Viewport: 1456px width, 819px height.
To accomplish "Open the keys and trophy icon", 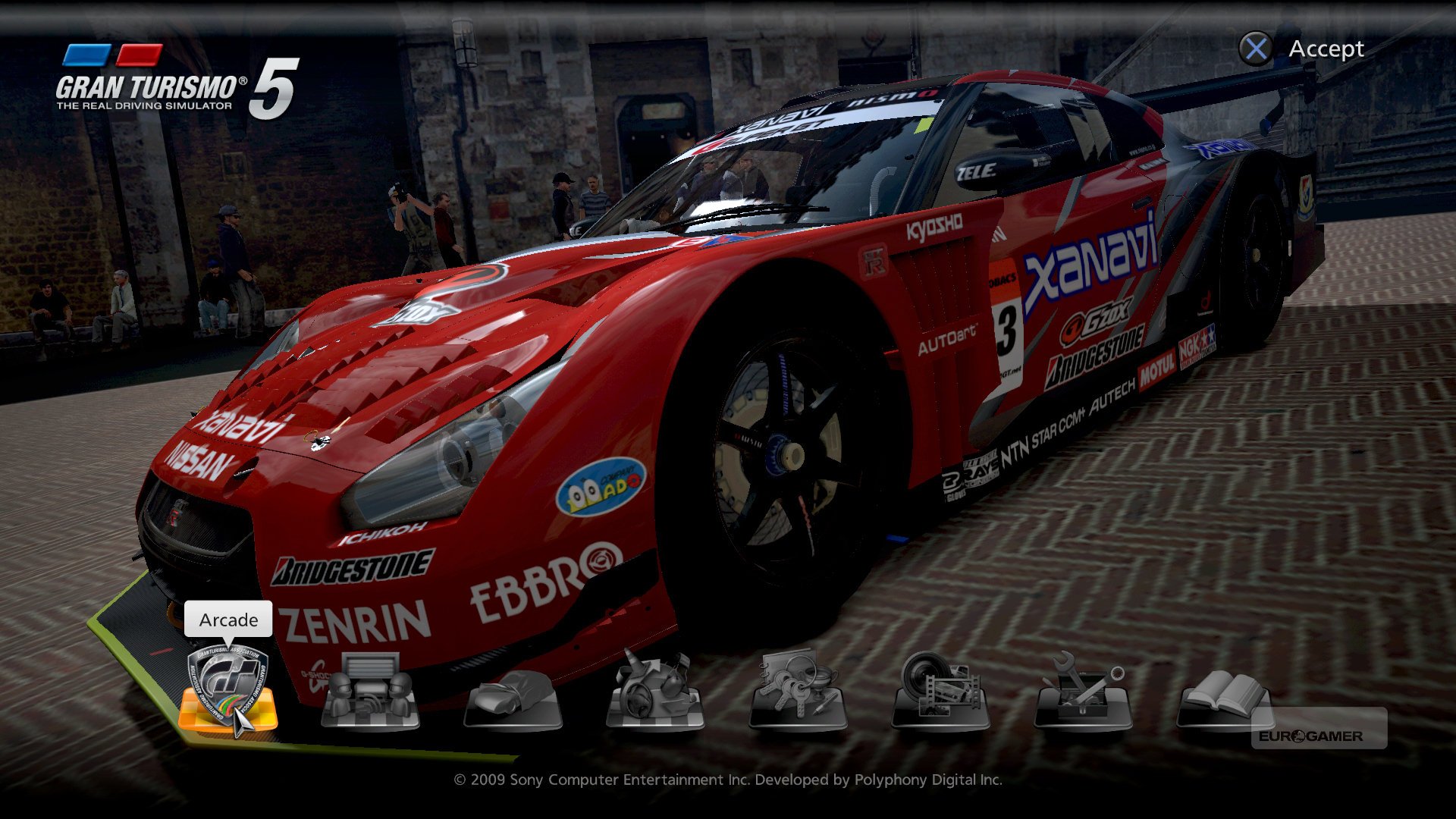I will pyautogui.click(x=798, y=690).
